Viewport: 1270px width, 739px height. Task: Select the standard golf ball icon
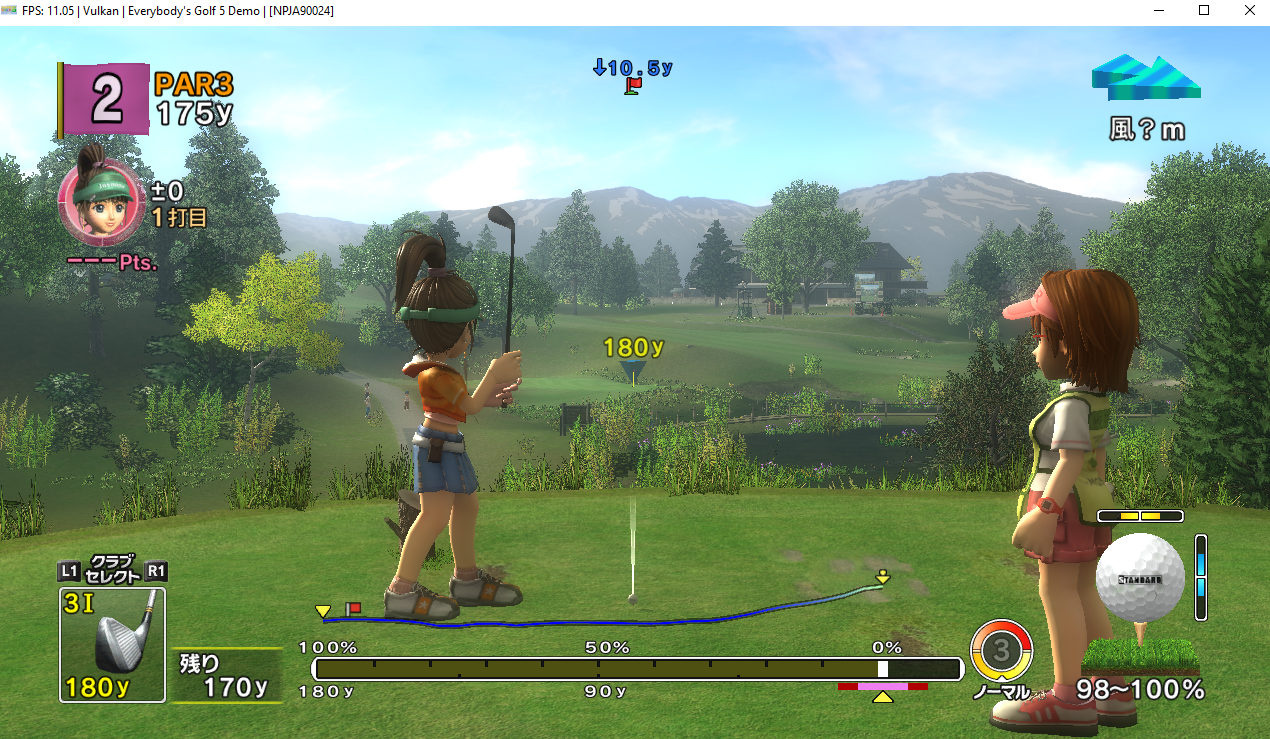(x=1140, y=578)
